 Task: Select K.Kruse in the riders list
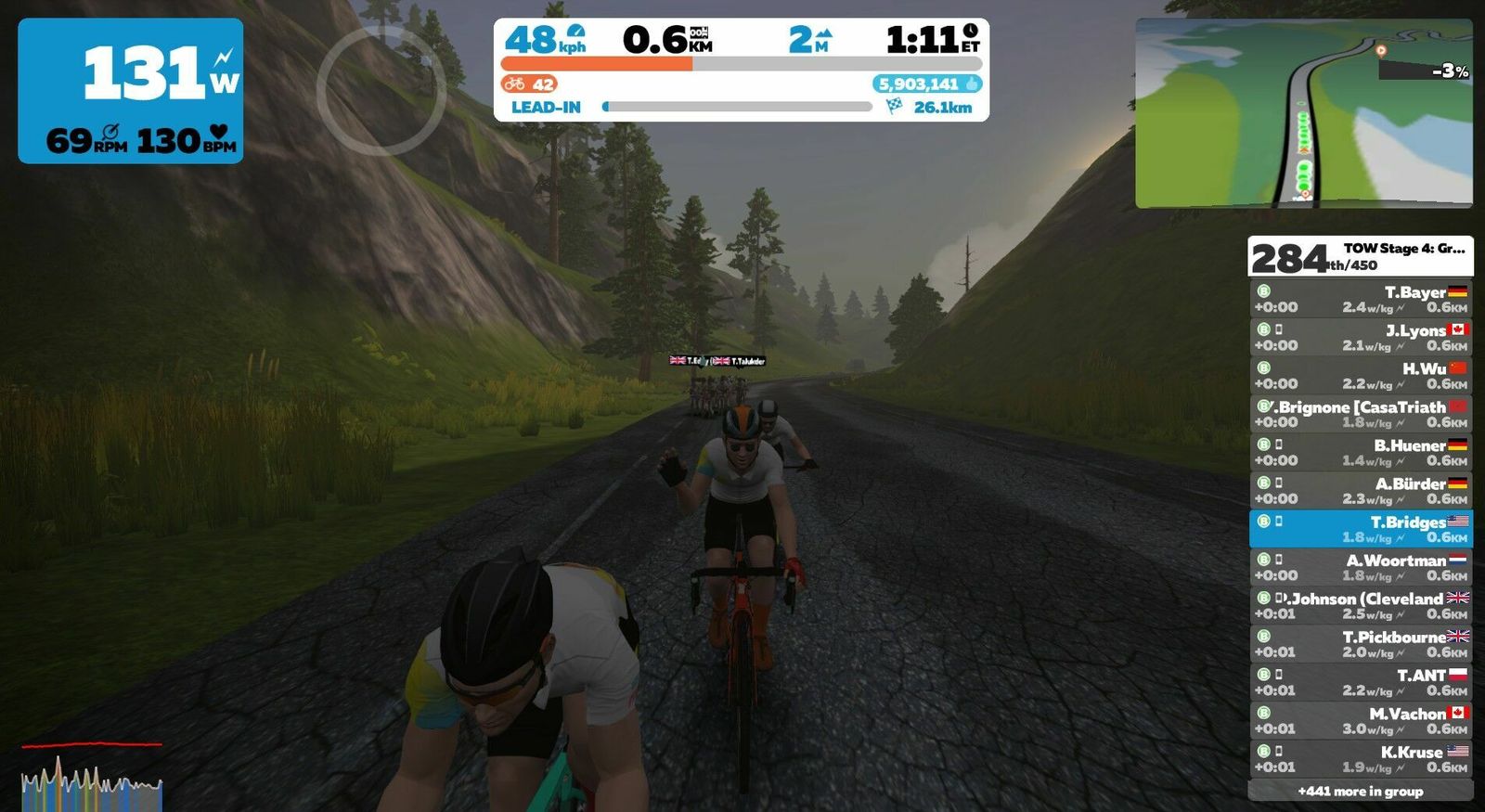1360,759
